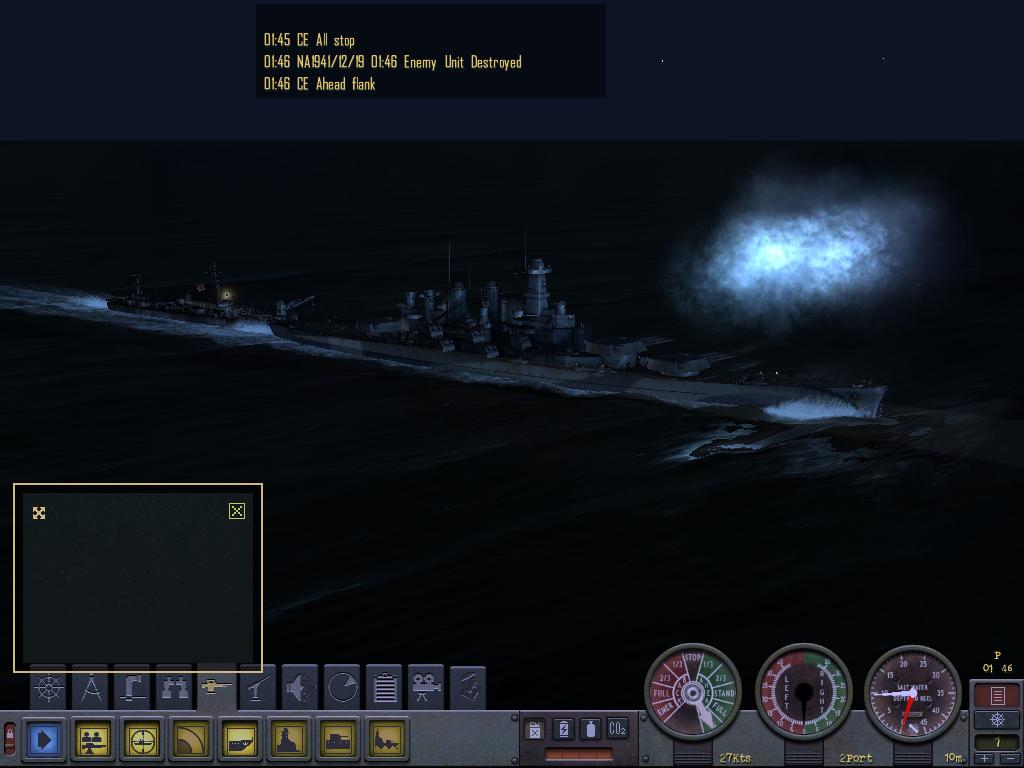
Task: Open the deck gun tab
Action: coord(259,688)
